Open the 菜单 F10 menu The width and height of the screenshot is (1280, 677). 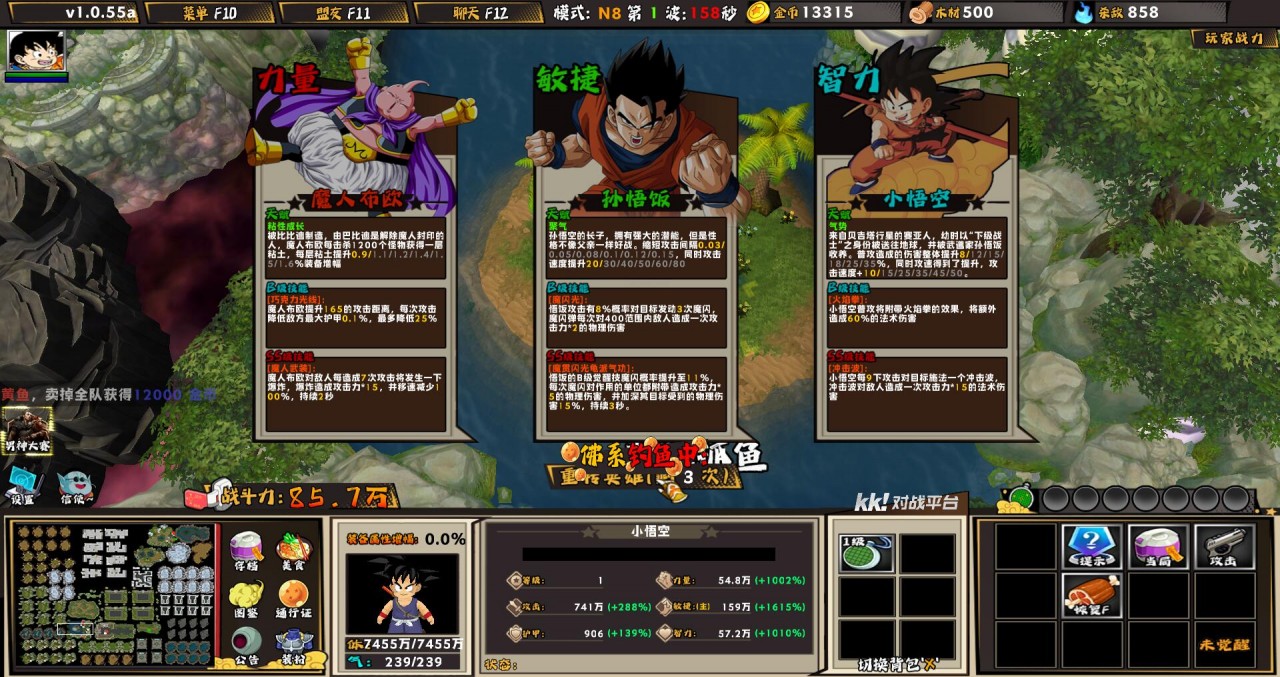[209, 13]
